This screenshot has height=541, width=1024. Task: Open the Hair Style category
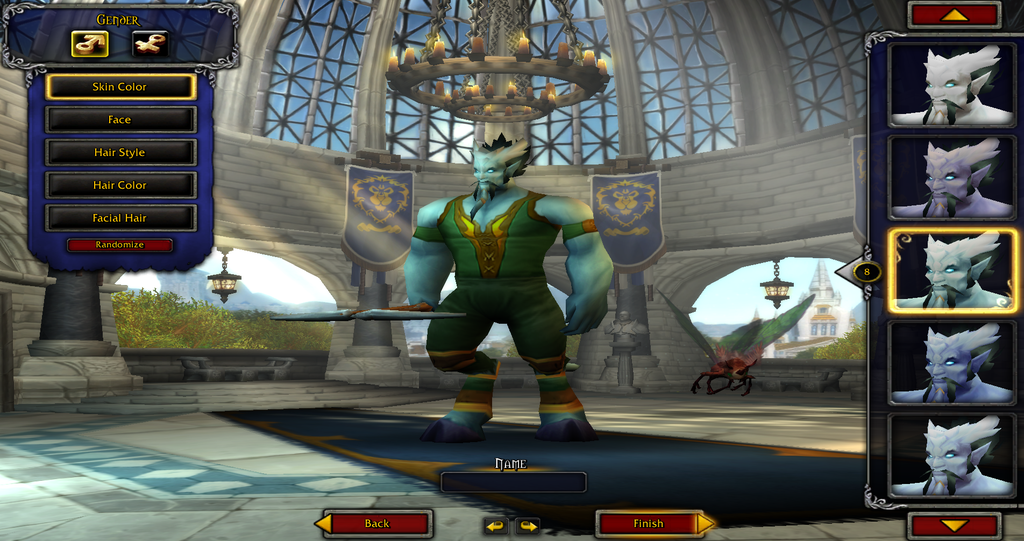click(x=120, y=153)
